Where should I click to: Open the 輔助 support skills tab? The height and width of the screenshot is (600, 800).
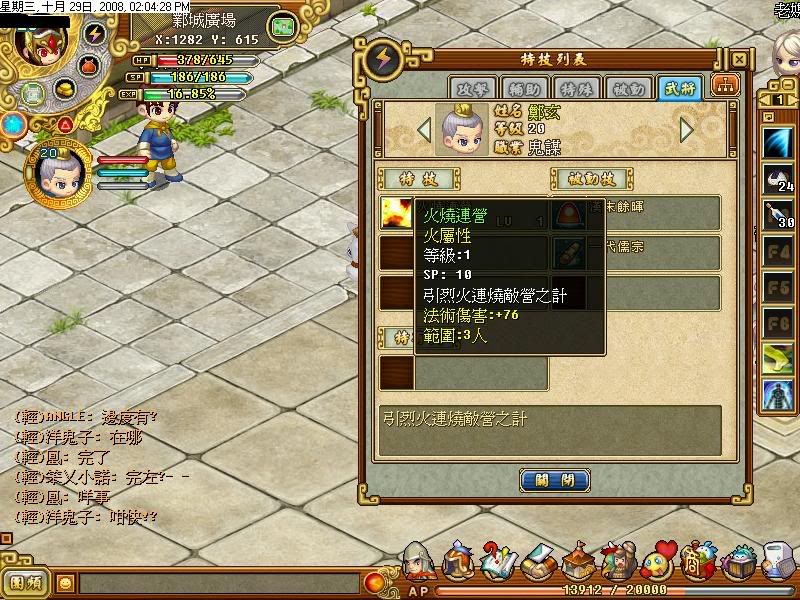coord(520,88)
